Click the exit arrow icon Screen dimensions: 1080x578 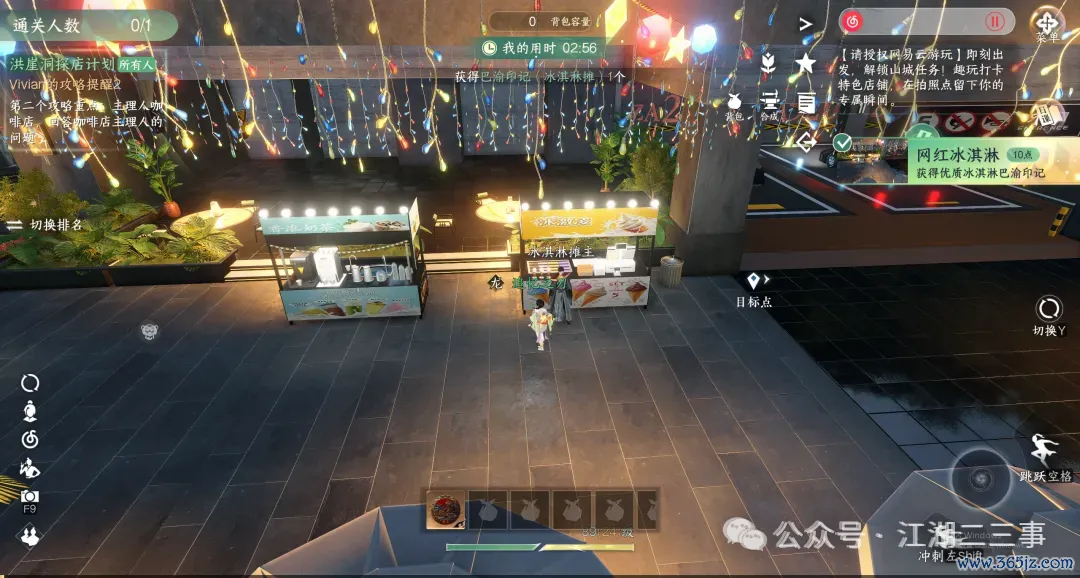click(805, 141)
